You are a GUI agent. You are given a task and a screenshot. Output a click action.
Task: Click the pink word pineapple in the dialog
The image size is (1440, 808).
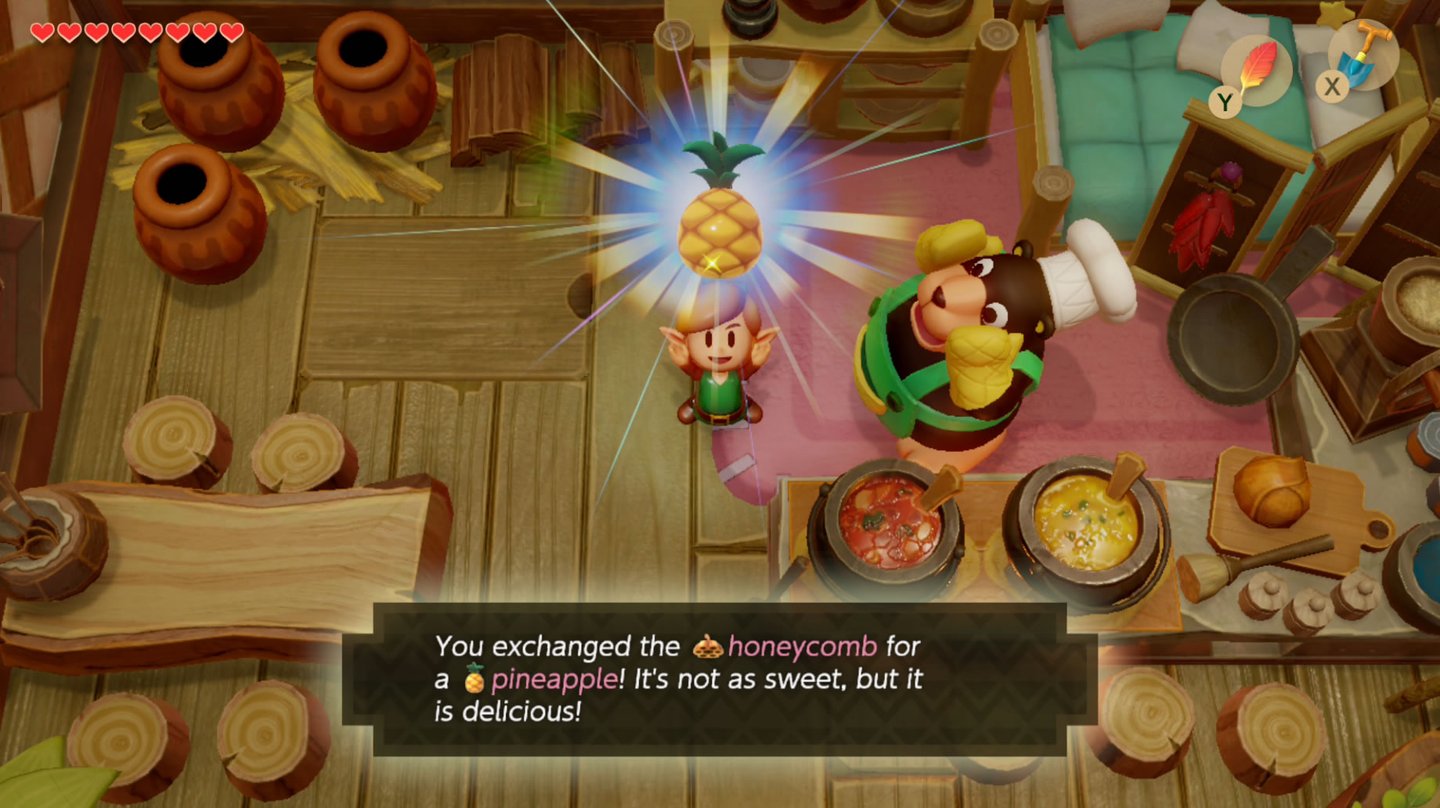[x=556, y=680]
